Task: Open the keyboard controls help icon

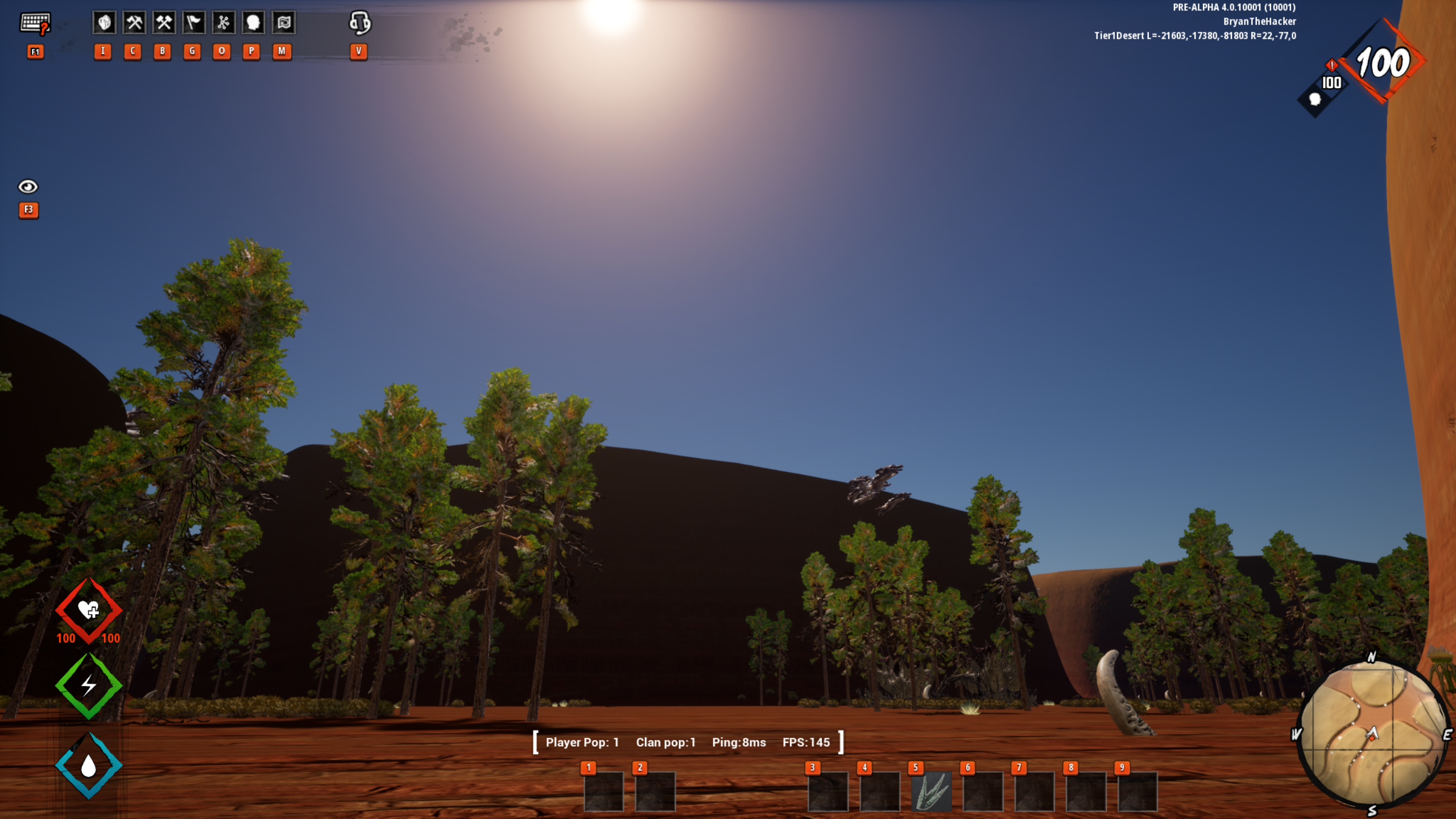Action: [x=35, y=24]
